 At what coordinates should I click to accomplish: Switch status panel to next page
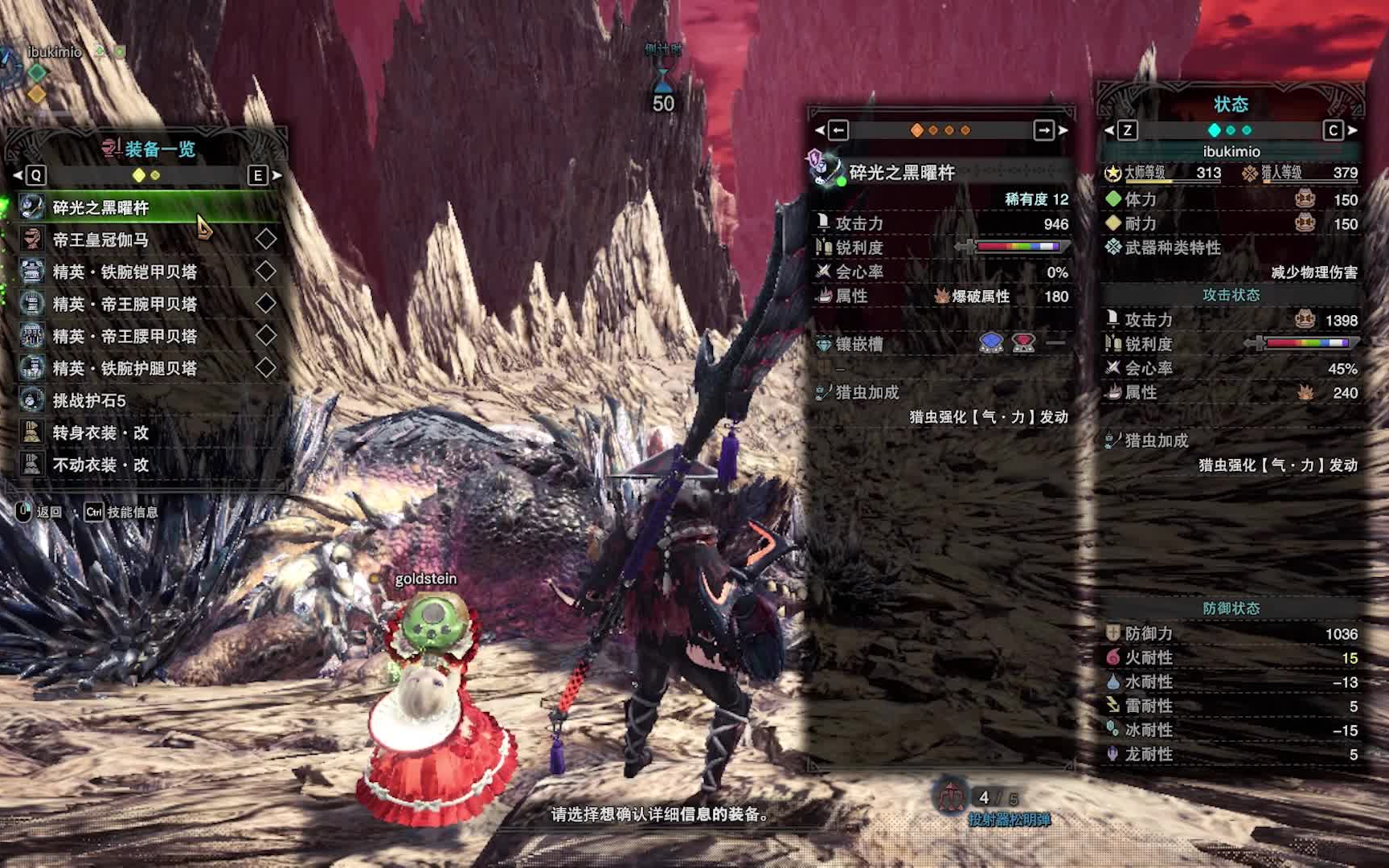tap(1334, 130)
